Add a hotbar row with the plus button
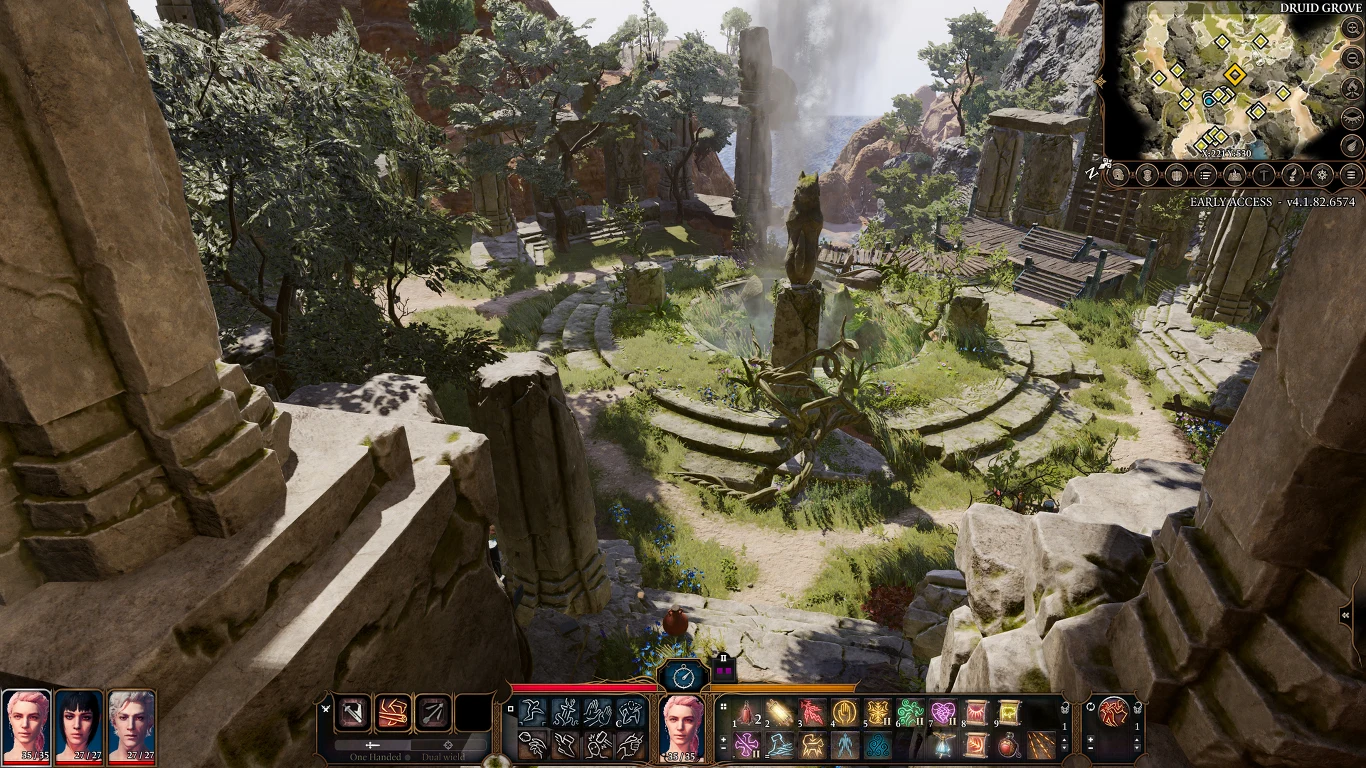This screenshot has height=768, width=1366. (x=723, y=738)
